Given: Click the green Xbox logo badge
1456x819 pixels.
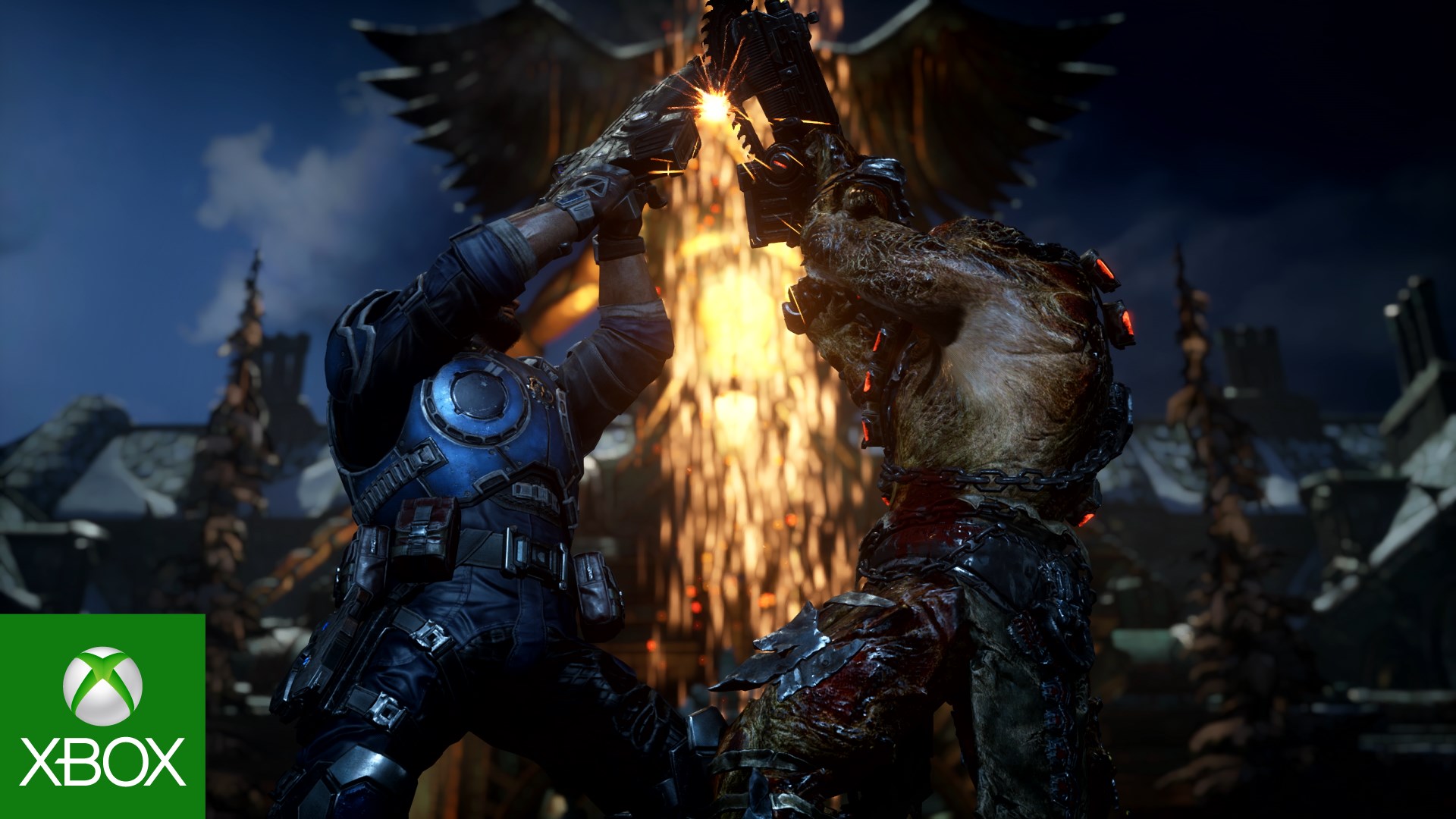Looking at the screenshot, I should click(102, 716).
